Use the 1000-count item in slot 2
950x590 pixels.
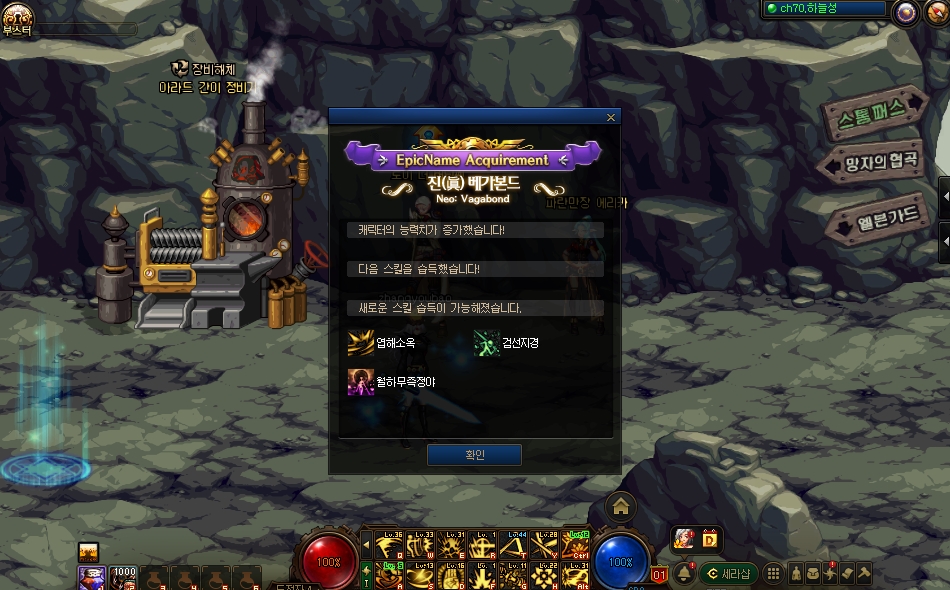pos(124,577)
